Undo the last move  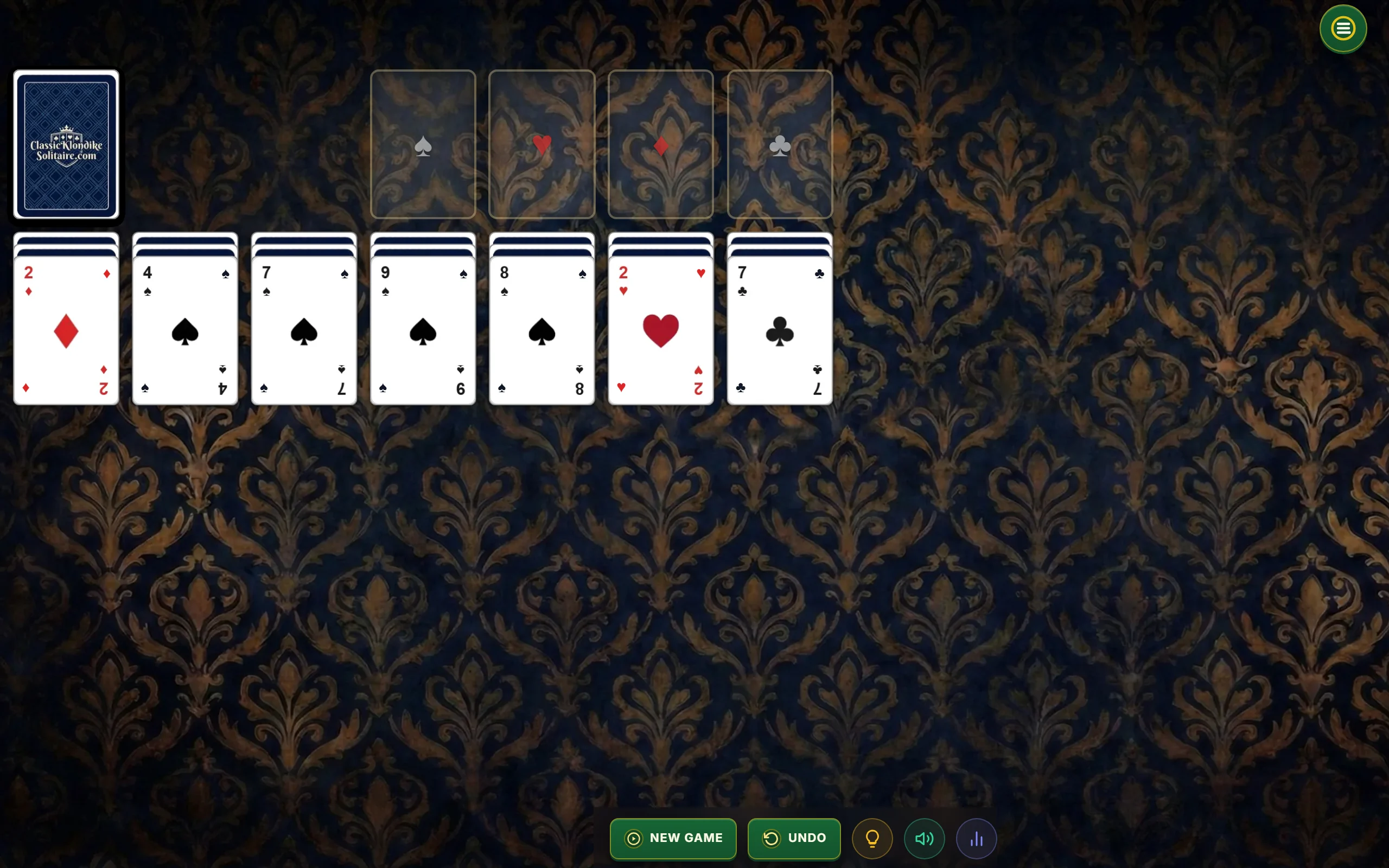tap(794, 838)
